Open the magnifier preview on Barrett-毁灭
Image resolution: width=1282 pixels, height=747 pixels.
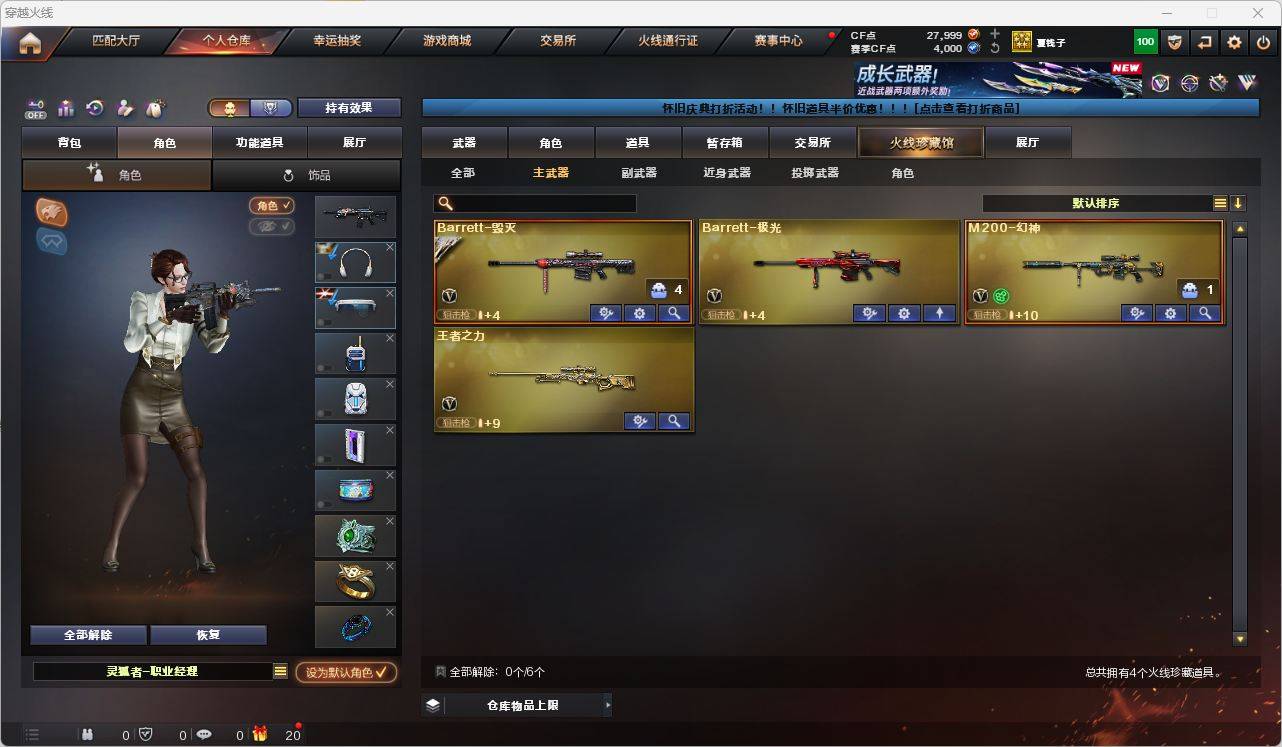tap(673, 313)
